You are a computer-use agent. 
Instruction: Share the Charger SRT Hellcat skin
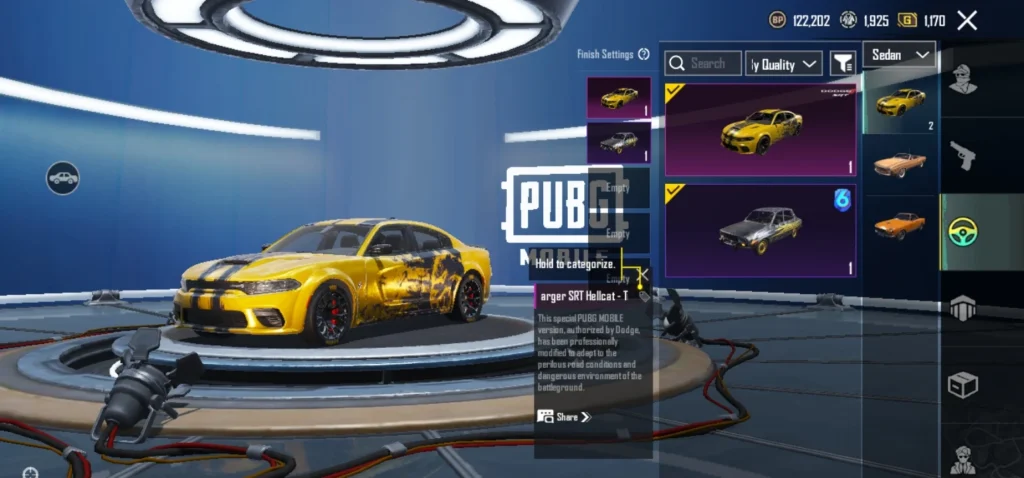tap(564, 416)
